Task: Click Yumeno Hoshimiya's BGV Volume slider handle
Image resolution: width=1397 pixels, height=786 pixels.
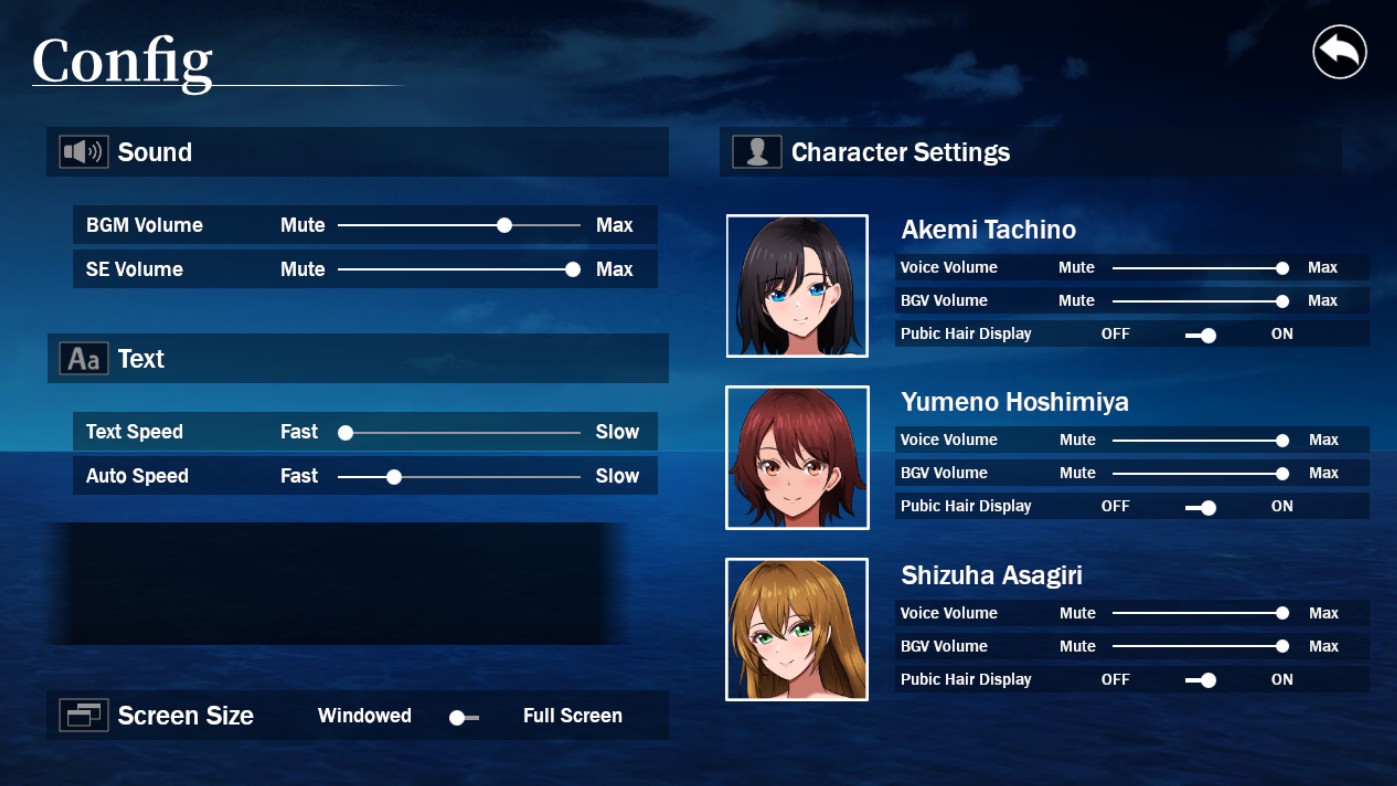Action: click(x=1282, y=473)
